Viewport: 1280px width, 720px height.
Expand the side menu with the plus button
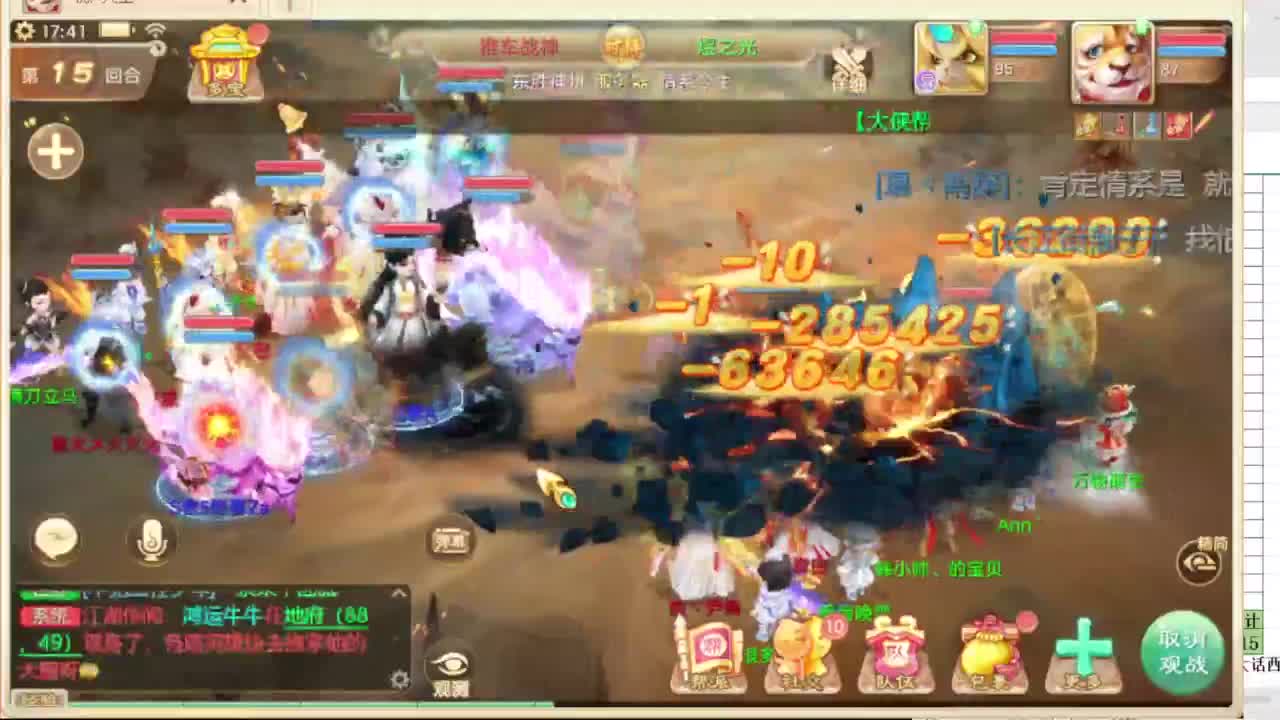click(54, 150)
